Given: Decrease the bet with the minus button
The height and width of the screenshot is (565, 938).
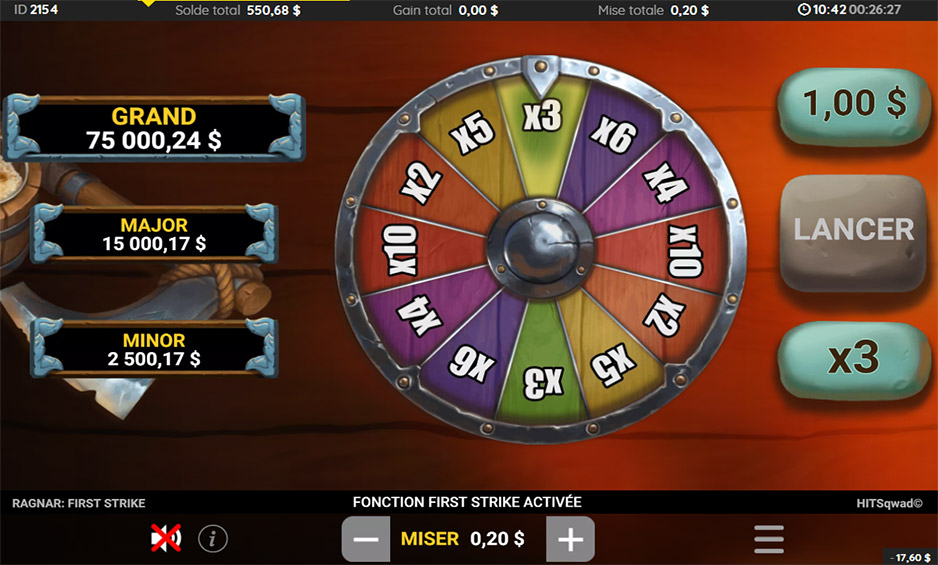Looking at the screenshot, I should click(x=366, y=539).
